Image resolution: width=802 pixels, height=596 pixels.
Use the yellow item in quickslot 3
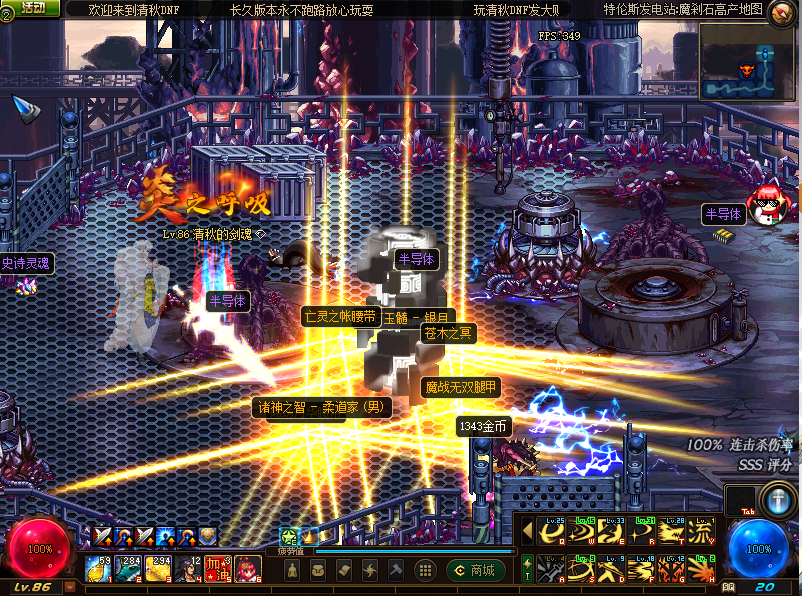[159, 569]
